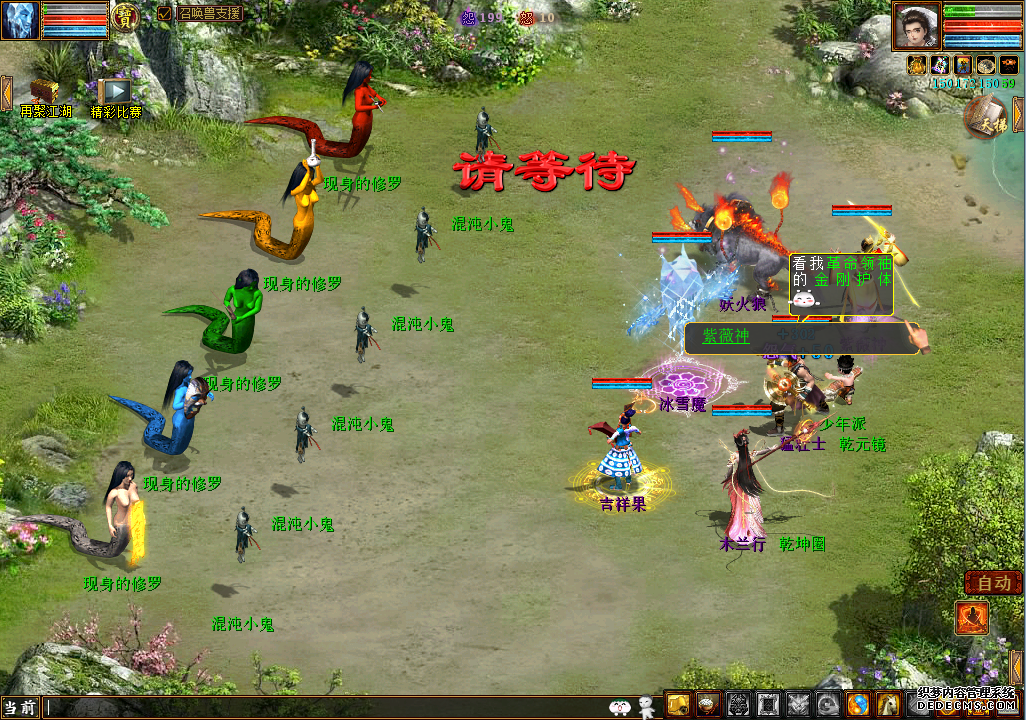Open the round gold 寶 treasure icon
Screen dimensions: 1026x720
[125, 15]
